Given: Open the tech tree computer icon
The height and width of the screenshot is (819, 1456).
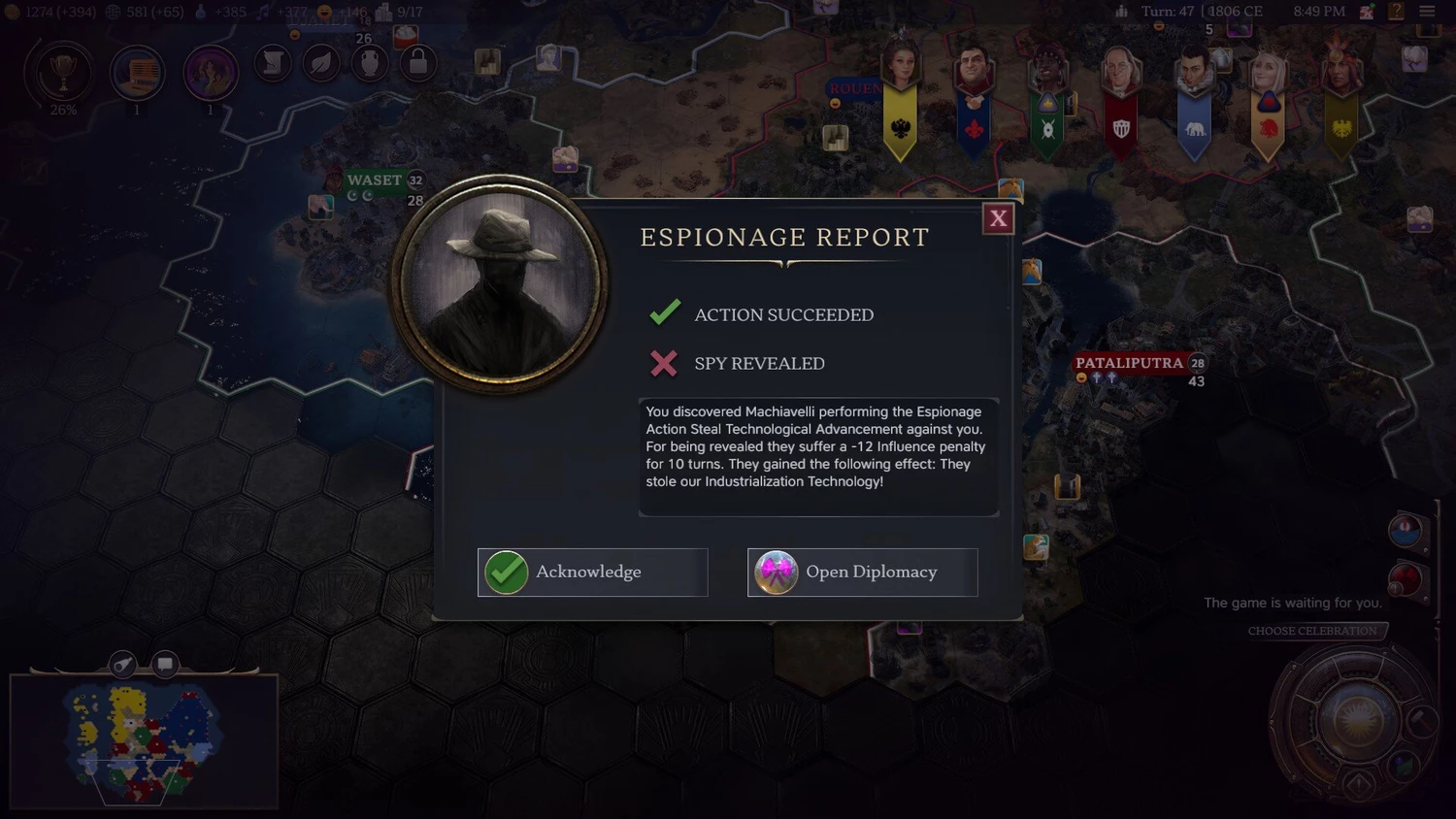Looking at the screenshot, I should point(137,74).
